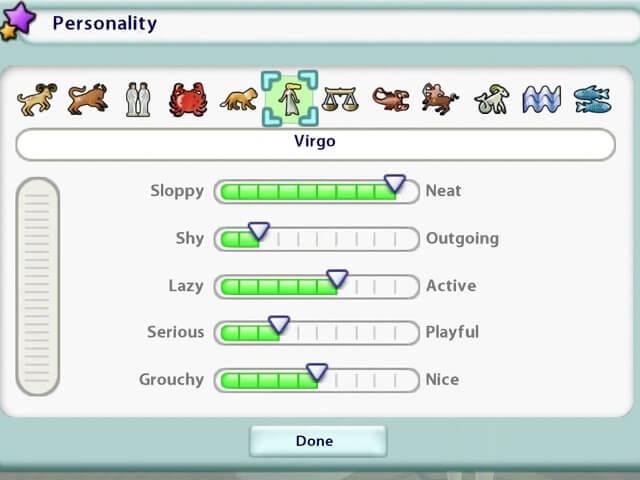Adjust the Serious to Playful slider
The image size is (640, 480).
(x=279, y=326)
